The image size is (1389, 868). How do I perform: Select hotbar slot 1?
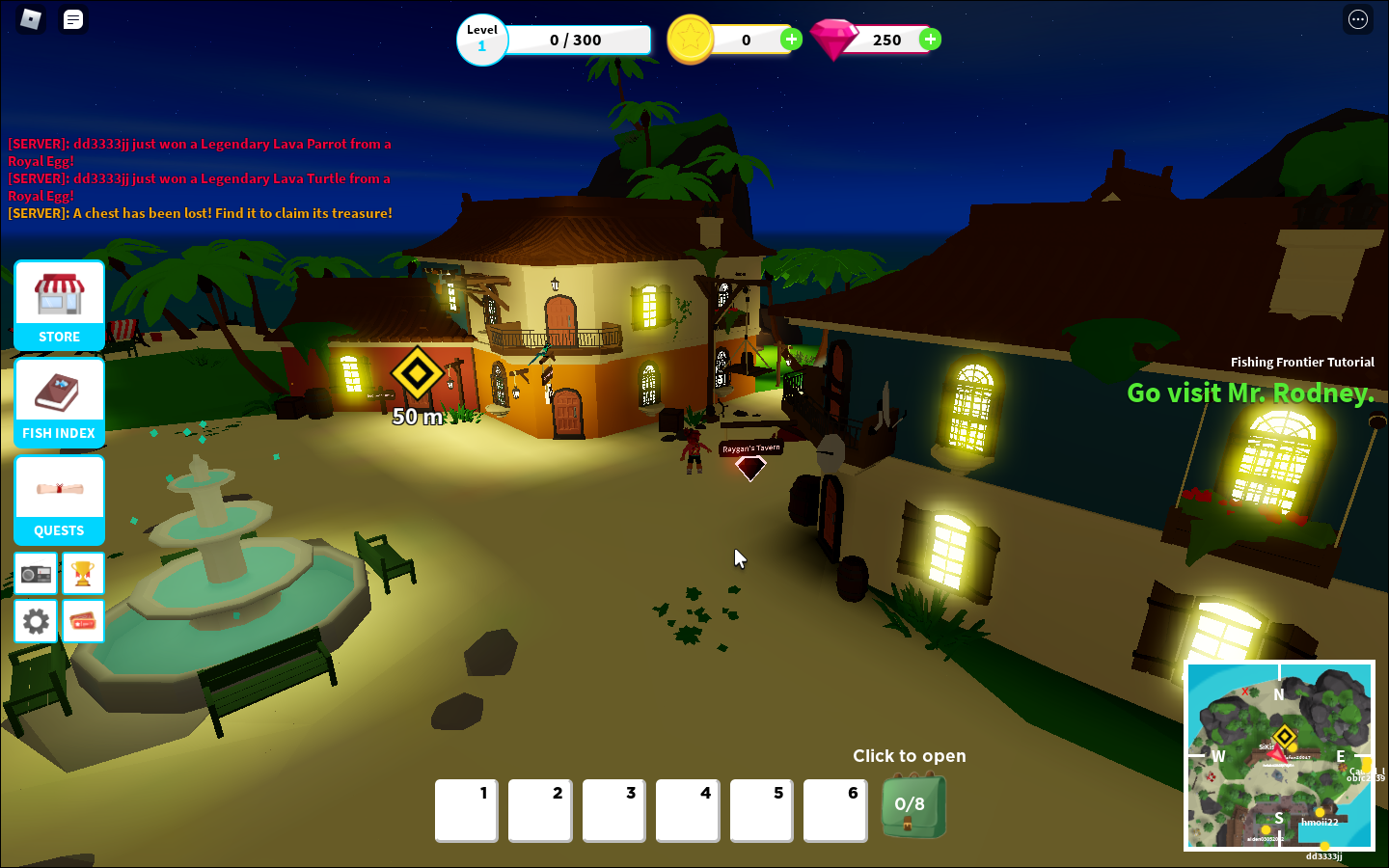(466, 810)
